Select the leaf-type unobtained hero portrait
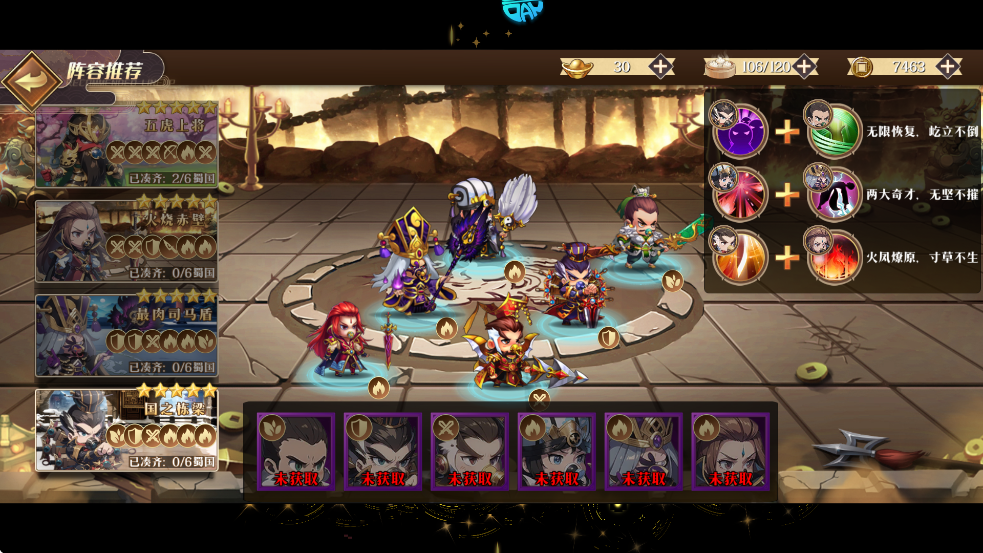Viewport: 983px width, 553px height. click(x=295, y=452)
